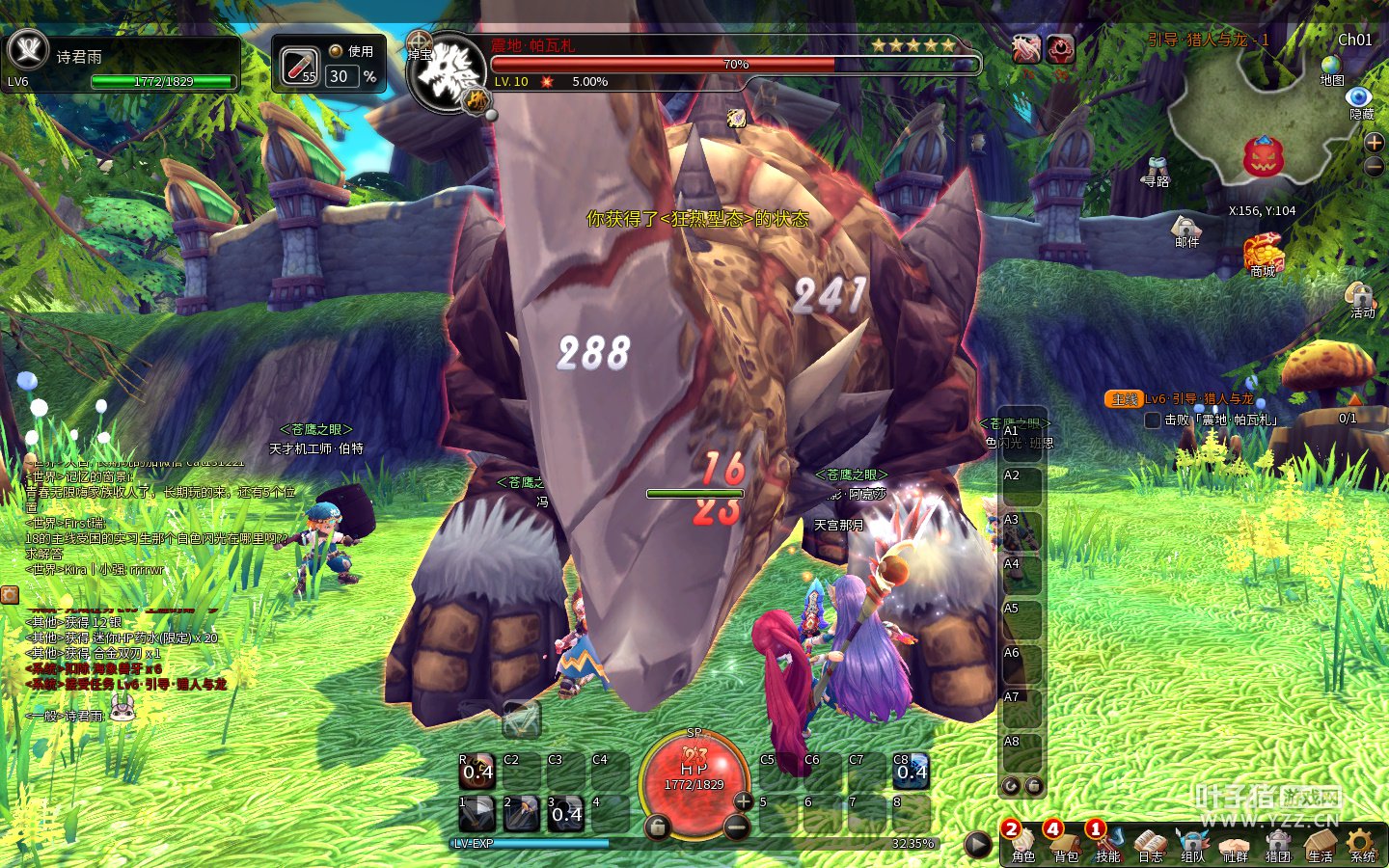Use the skill in hotbar slot 1
The image size is (1389, 868).
[x=477, y=813]
